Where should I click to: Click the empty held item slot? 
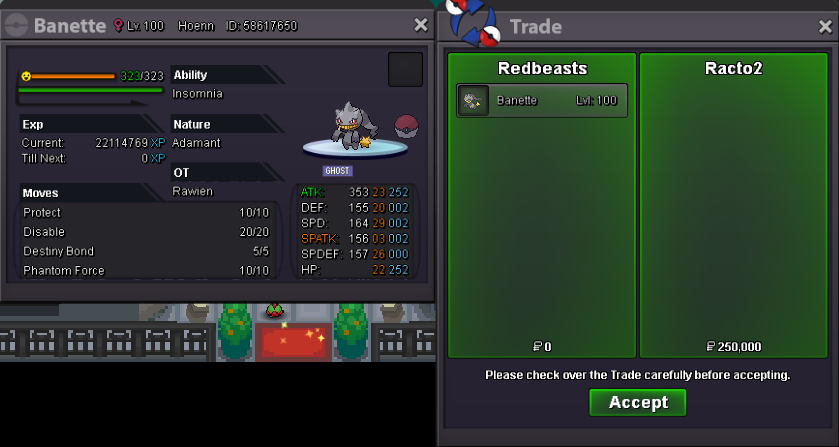(405, 70)
